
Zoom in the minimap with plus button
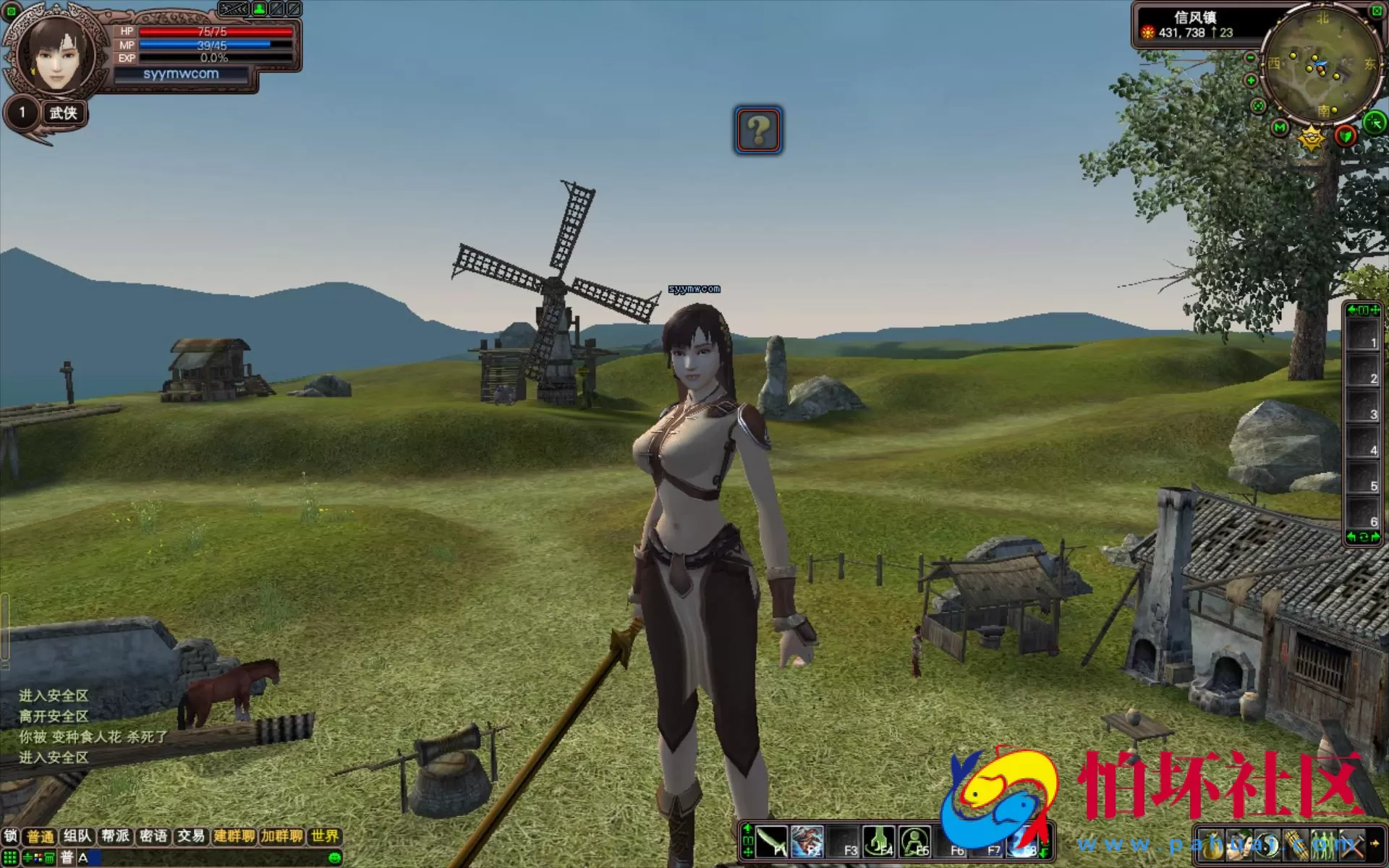point(1251,80)
